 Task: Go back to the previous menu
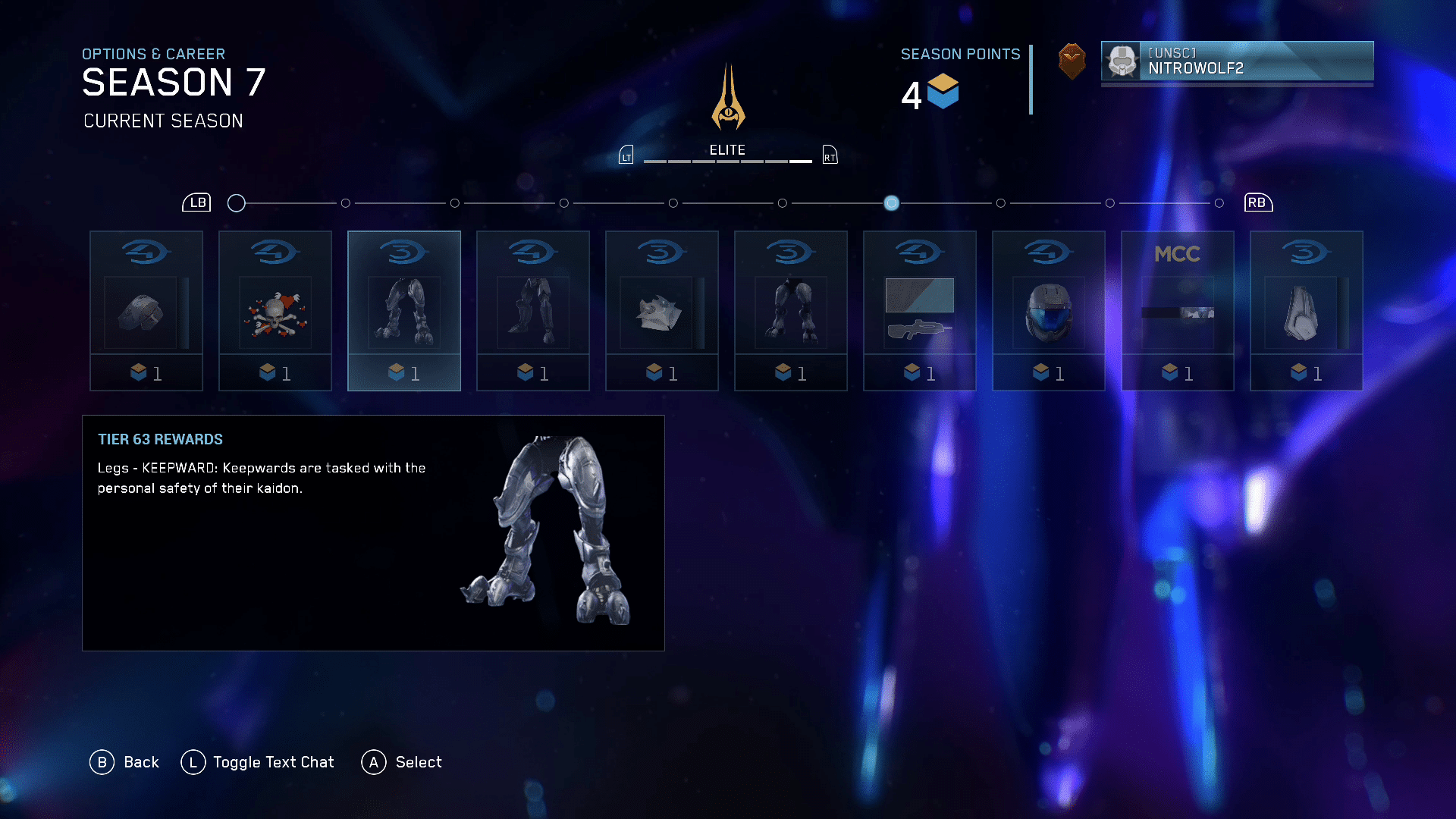125,762
